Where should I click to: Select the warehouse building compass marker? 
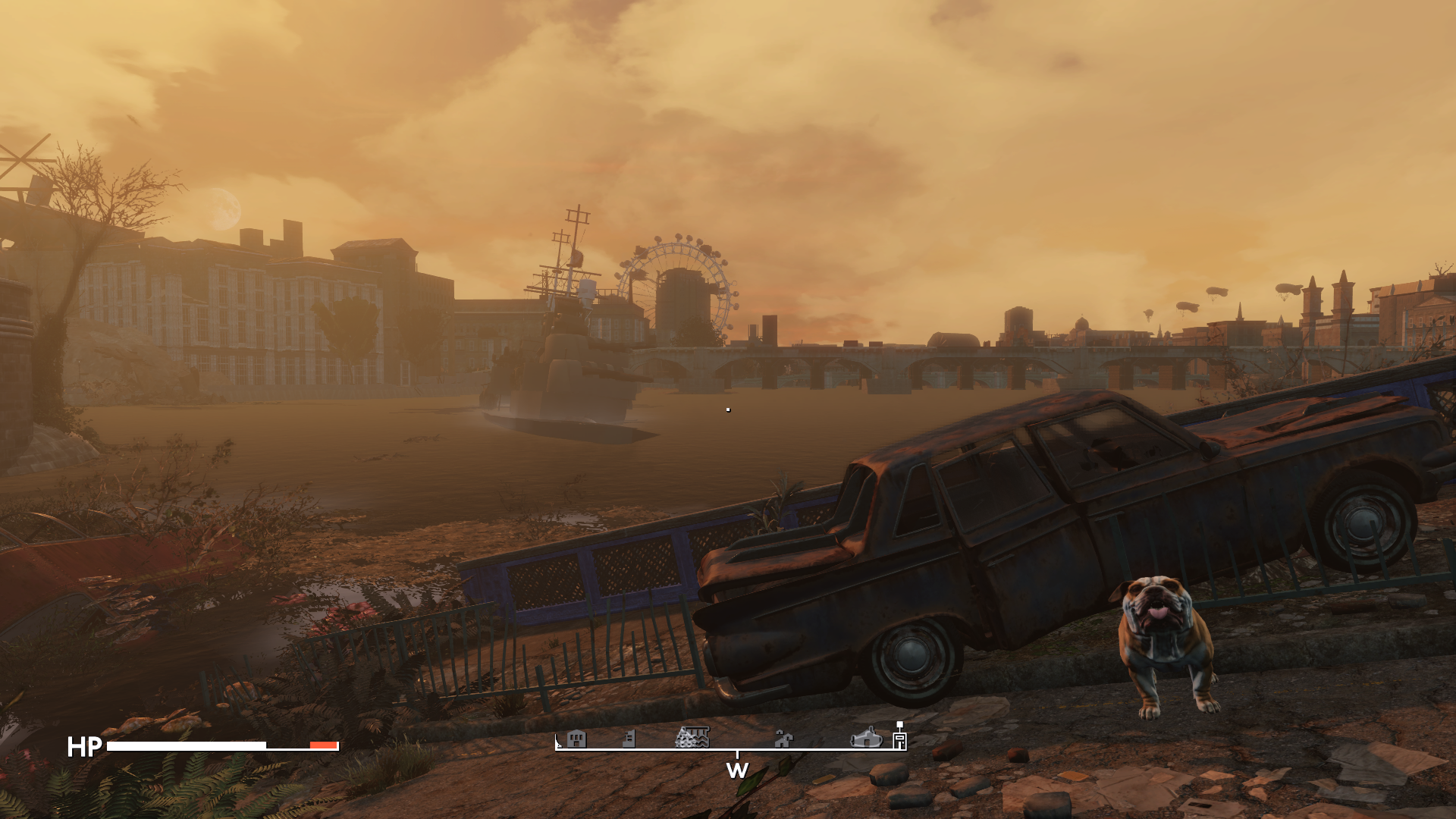tap(576, 738)
